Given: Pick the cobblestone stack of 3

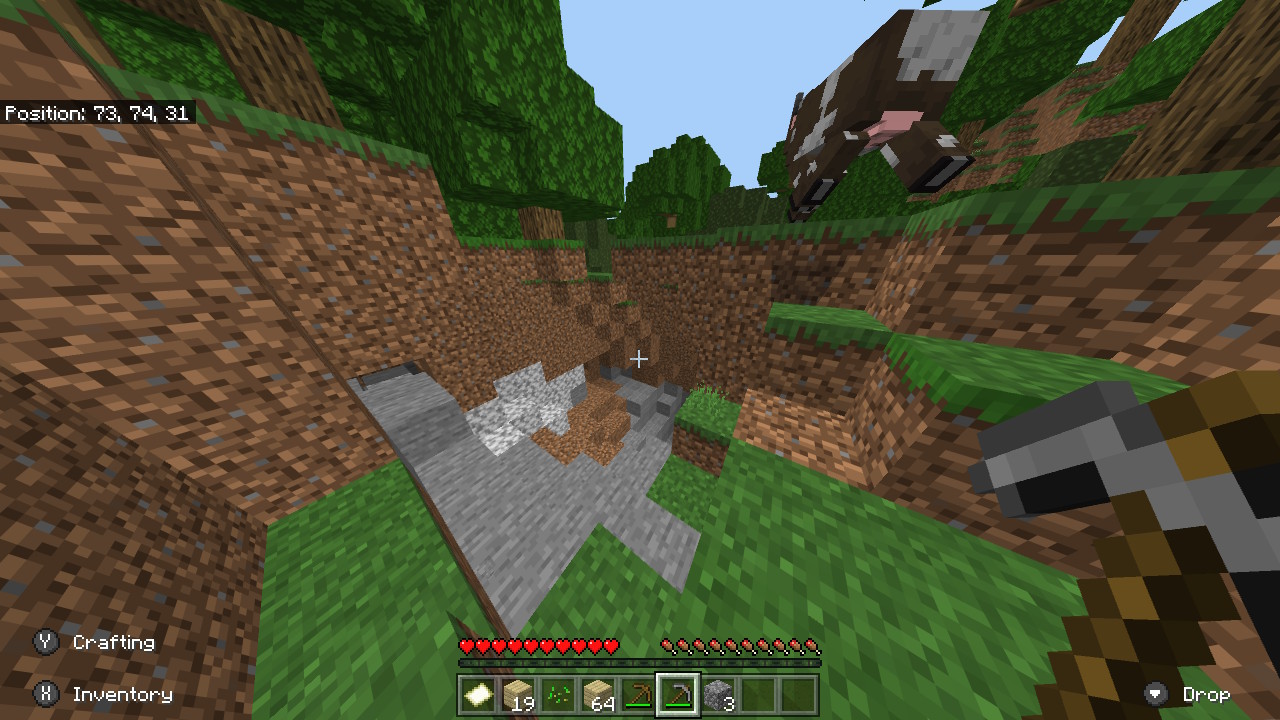Looking at the screenshot, I should tap(718, 695).
